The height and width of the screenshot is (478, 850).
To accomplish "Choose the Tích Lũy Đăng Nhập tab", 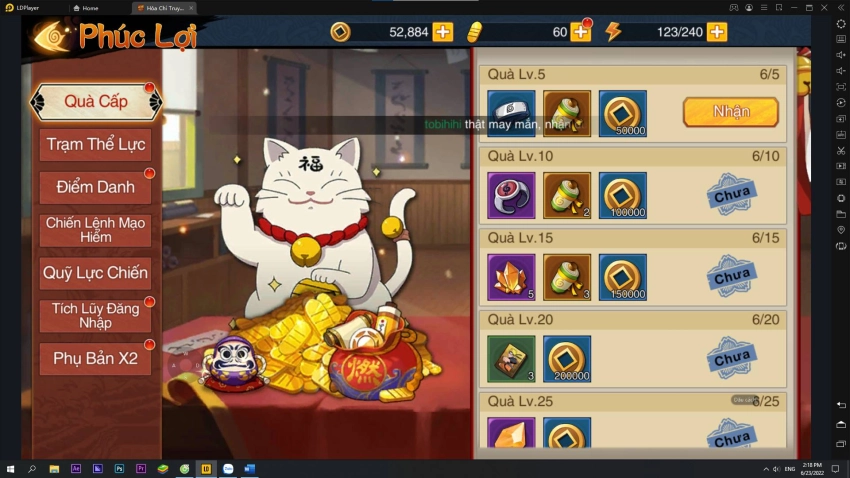I will 95,315.
